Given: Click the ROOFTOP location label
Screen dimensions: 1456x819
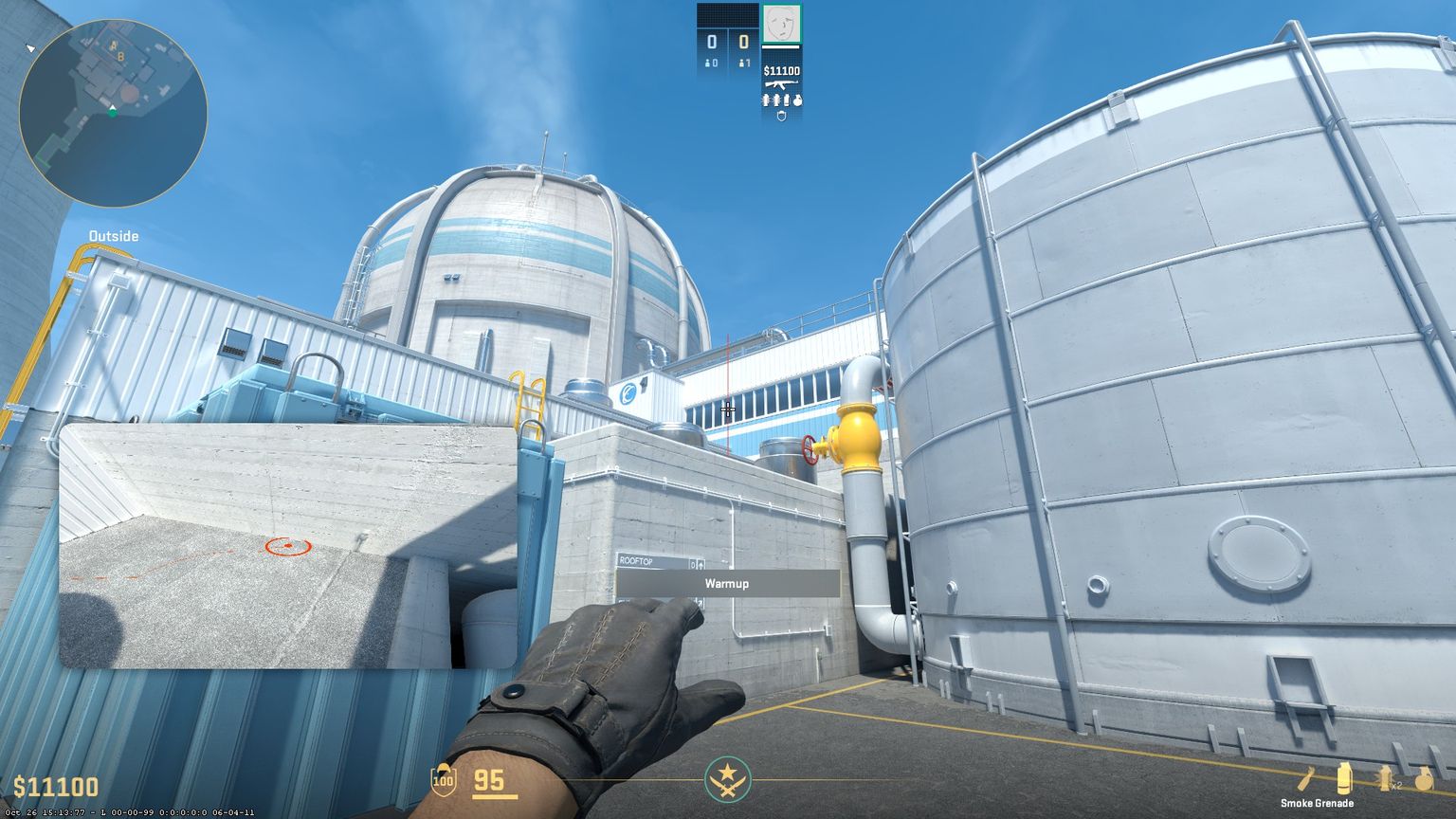Looking at the screenshot, I should tap(637, 561).
